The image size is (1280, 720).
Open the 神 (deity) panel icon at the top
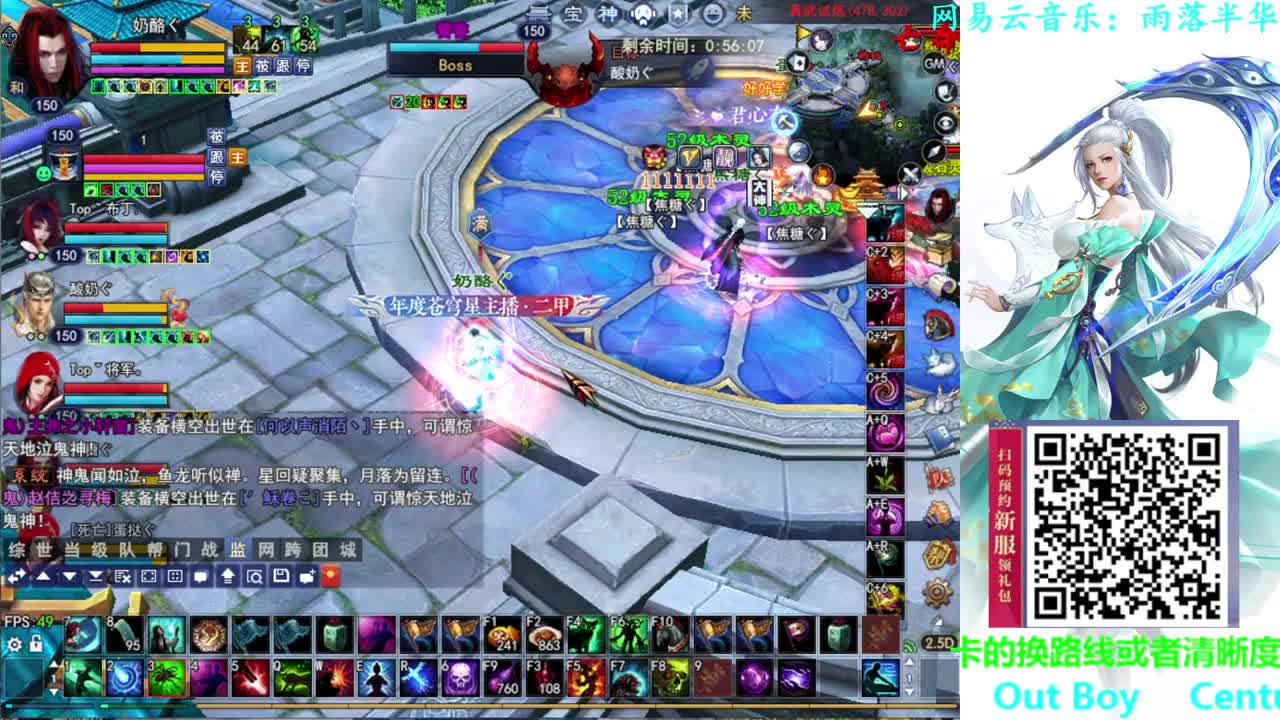[606, 12]
